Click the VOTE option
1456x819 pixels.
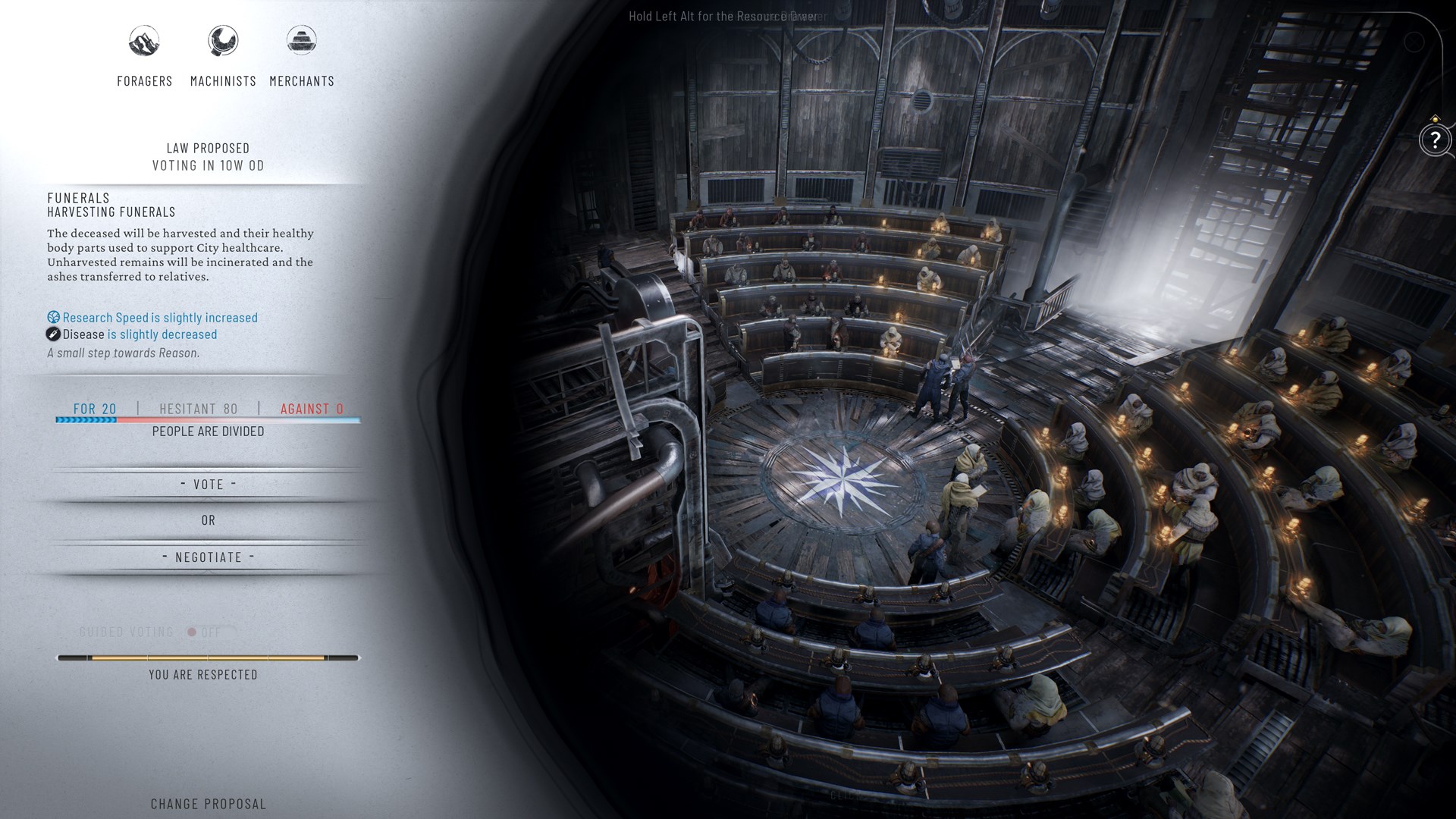[x=209, y=484]
